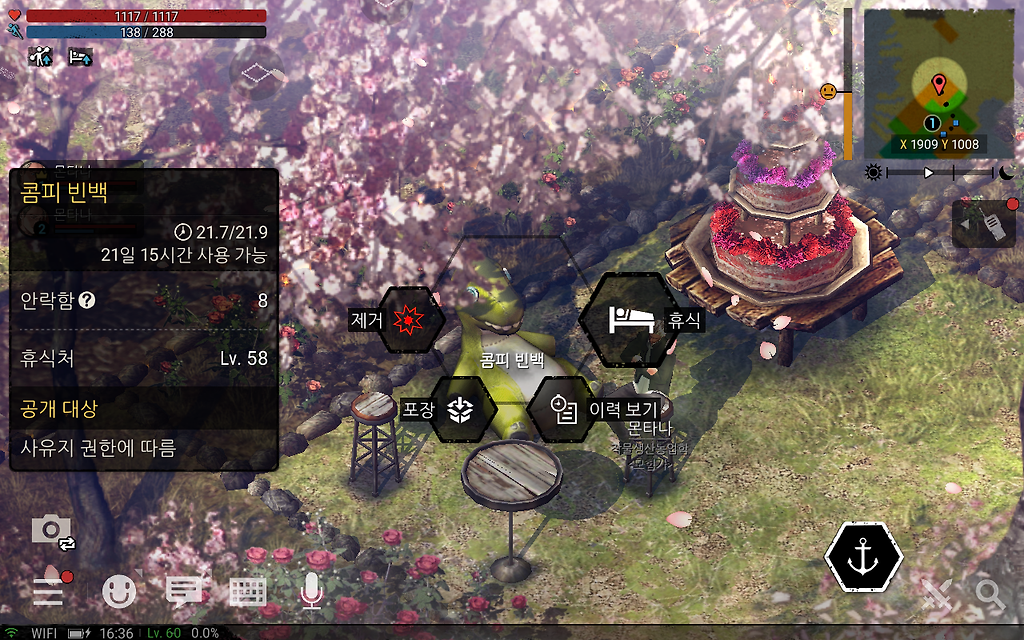Open the emoticon smiley menu

(119, 592)
